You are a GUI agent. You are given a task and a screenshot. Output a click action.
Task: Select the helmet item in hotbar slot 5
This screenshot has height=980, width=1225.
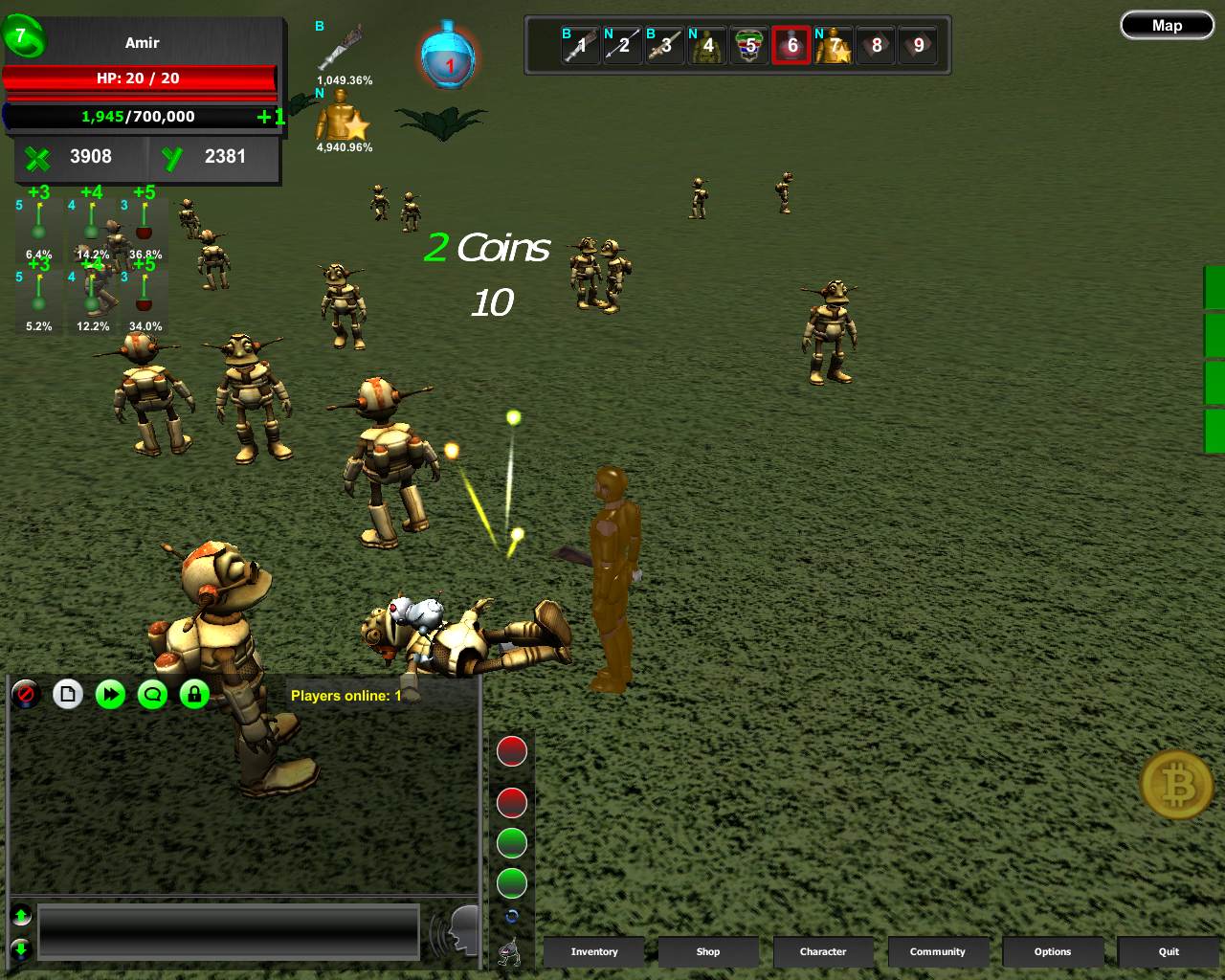[749, 44]
